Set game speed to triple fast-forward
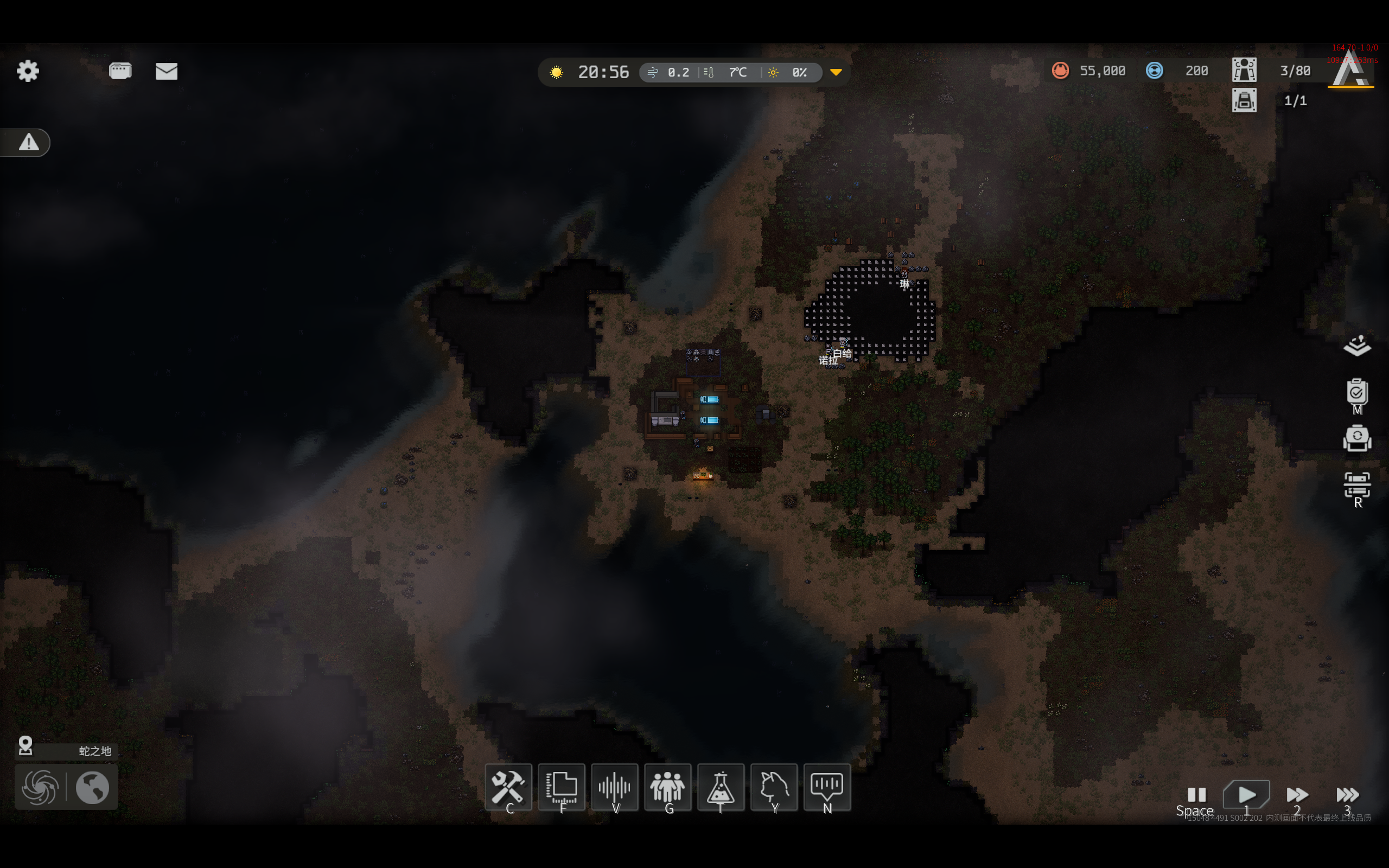1389x868 pixels. click(1347, 795)
